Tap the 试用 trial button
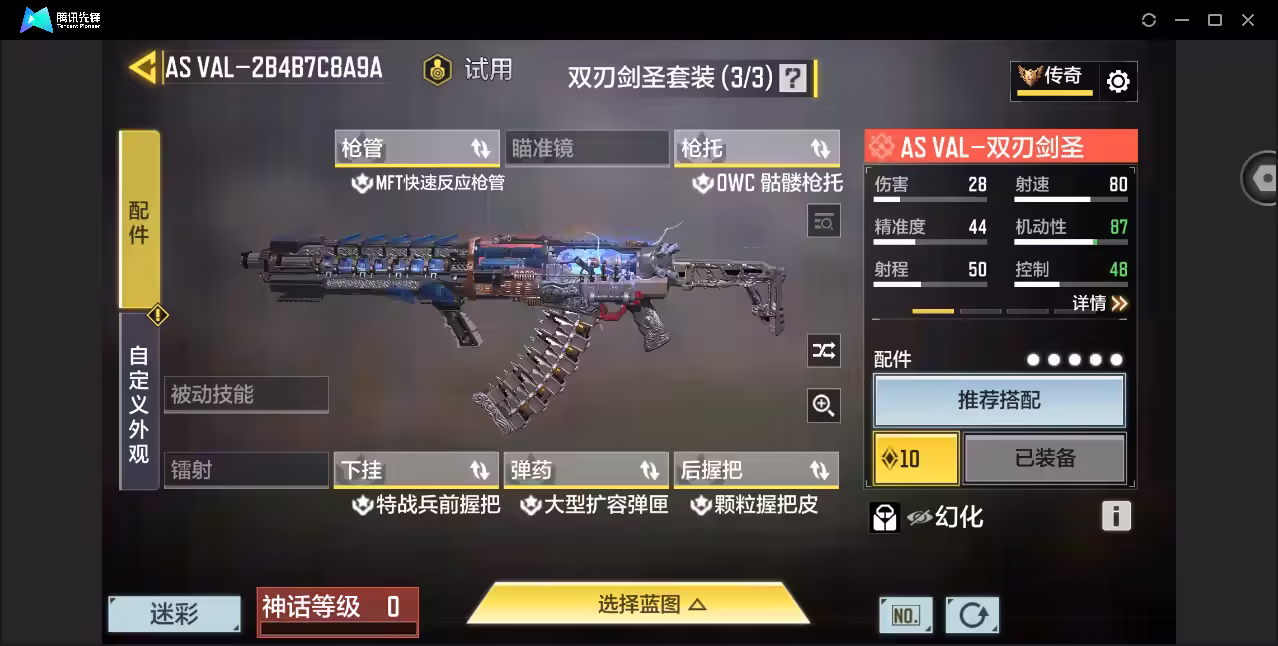This screenshot has width=1278, height=646. tap(468, 69)
